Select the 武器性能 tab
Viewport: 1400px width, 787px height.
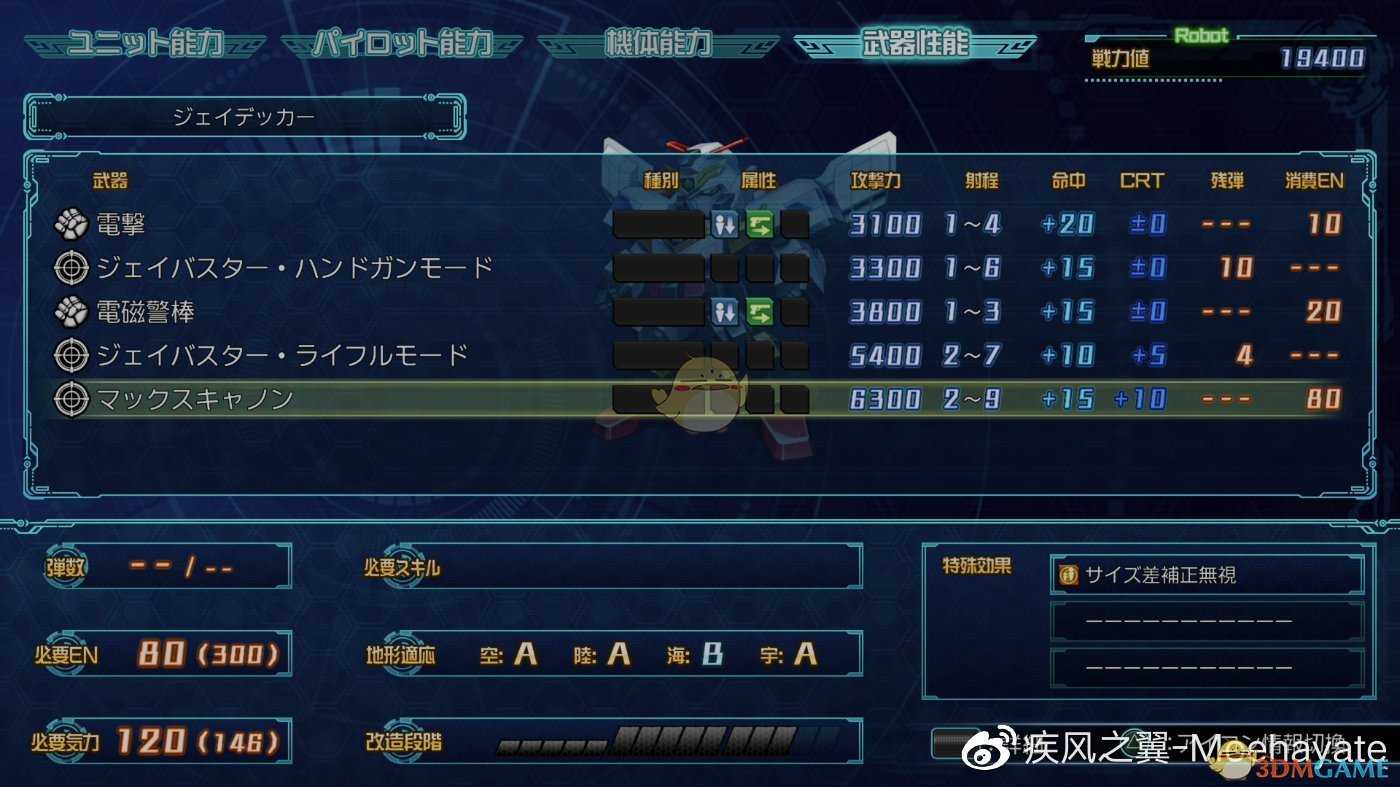(915, 43)
